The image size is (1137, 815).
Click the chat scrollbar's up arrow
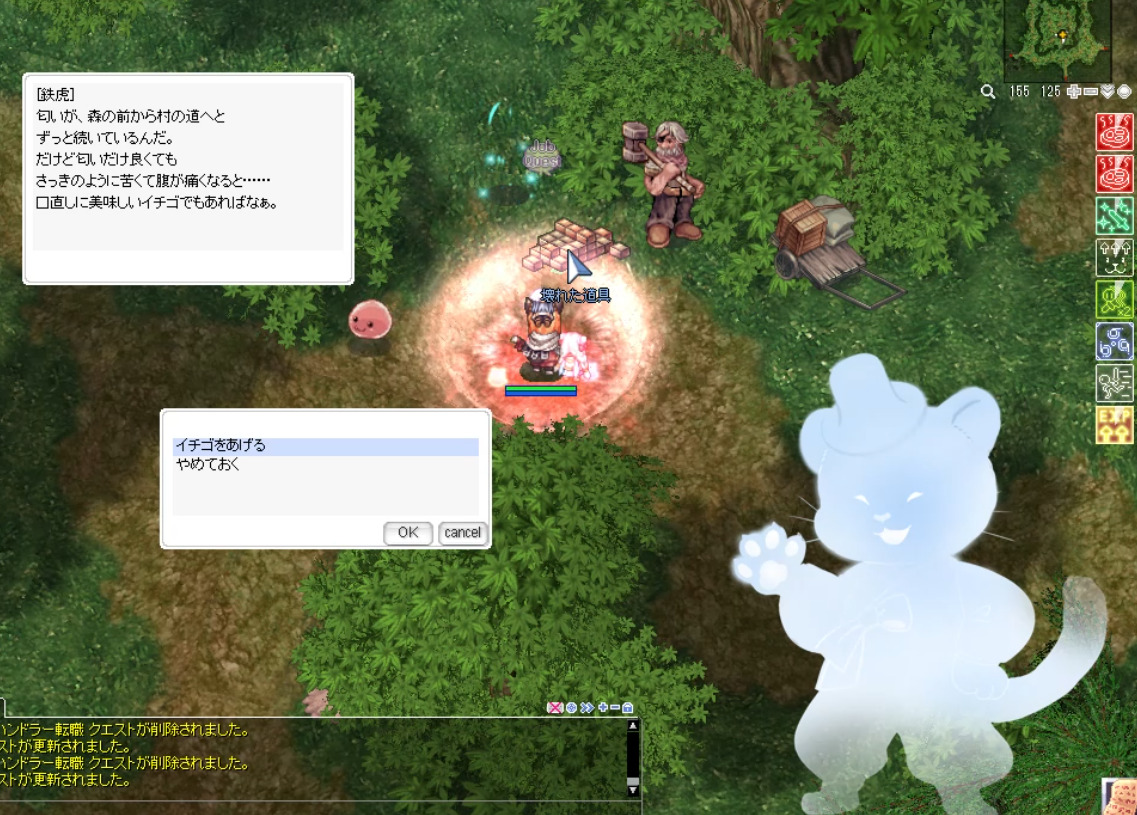(632, 726)
